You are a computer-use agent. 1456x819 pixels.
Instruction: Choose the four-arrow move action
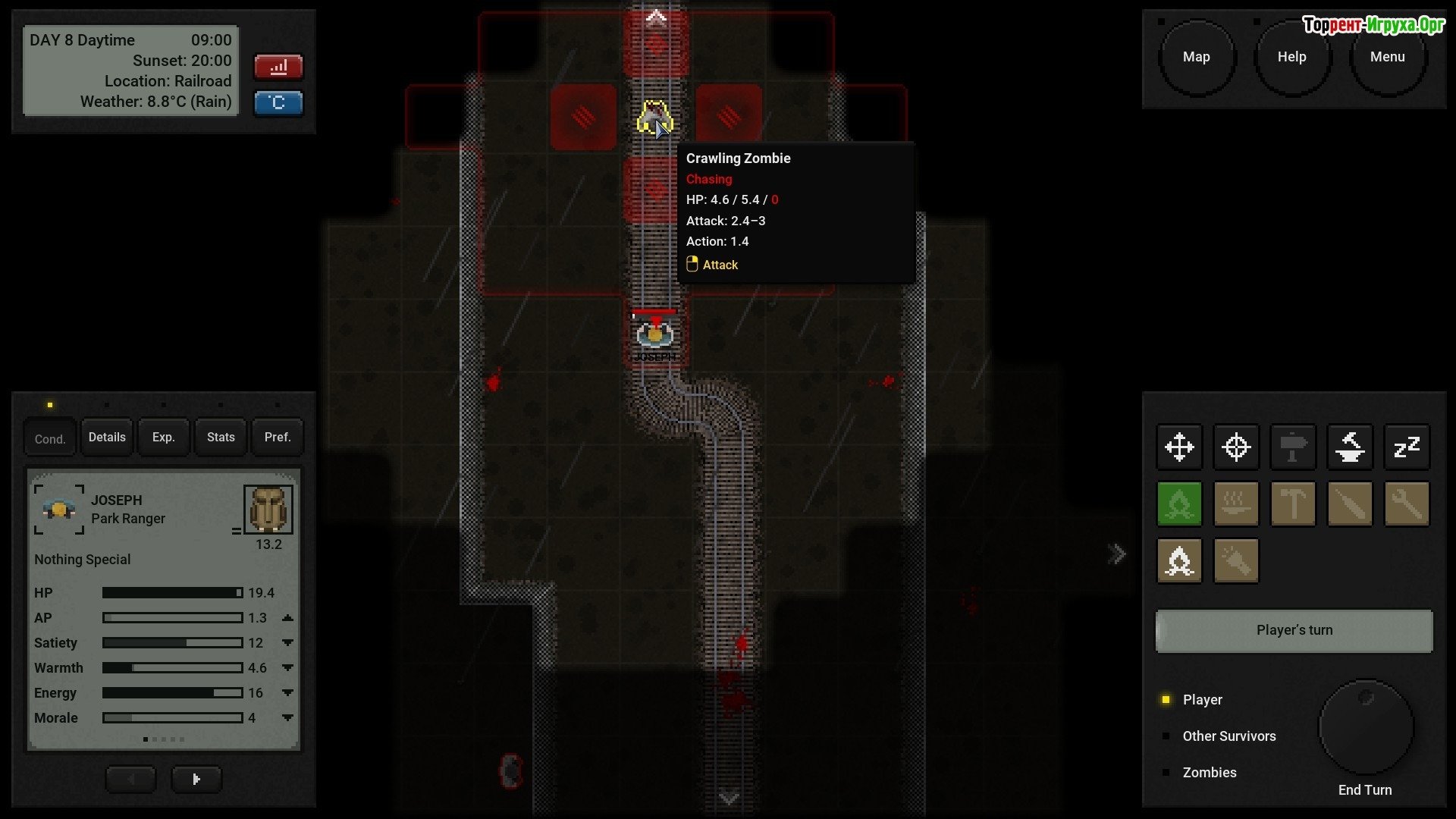pyautogui.click(x=1179, y=447)
